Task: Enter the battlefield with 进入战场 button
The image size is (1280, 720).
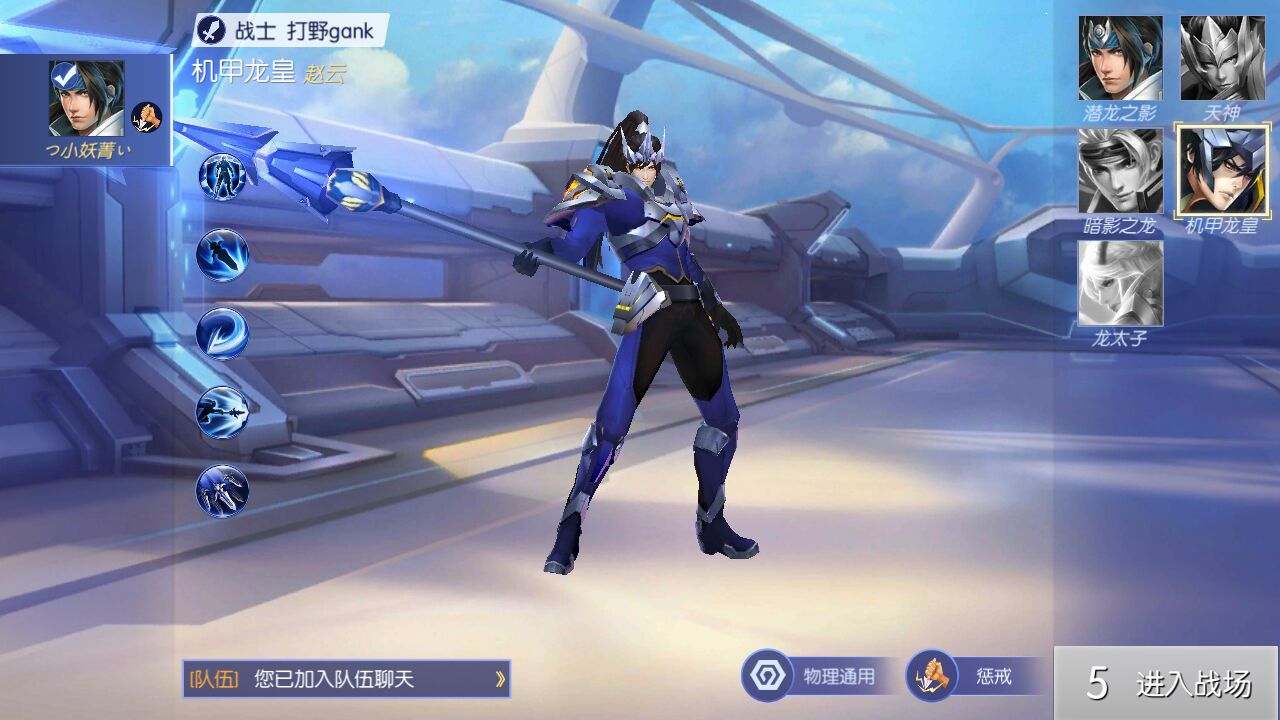Action: (x=1167, y=684)
